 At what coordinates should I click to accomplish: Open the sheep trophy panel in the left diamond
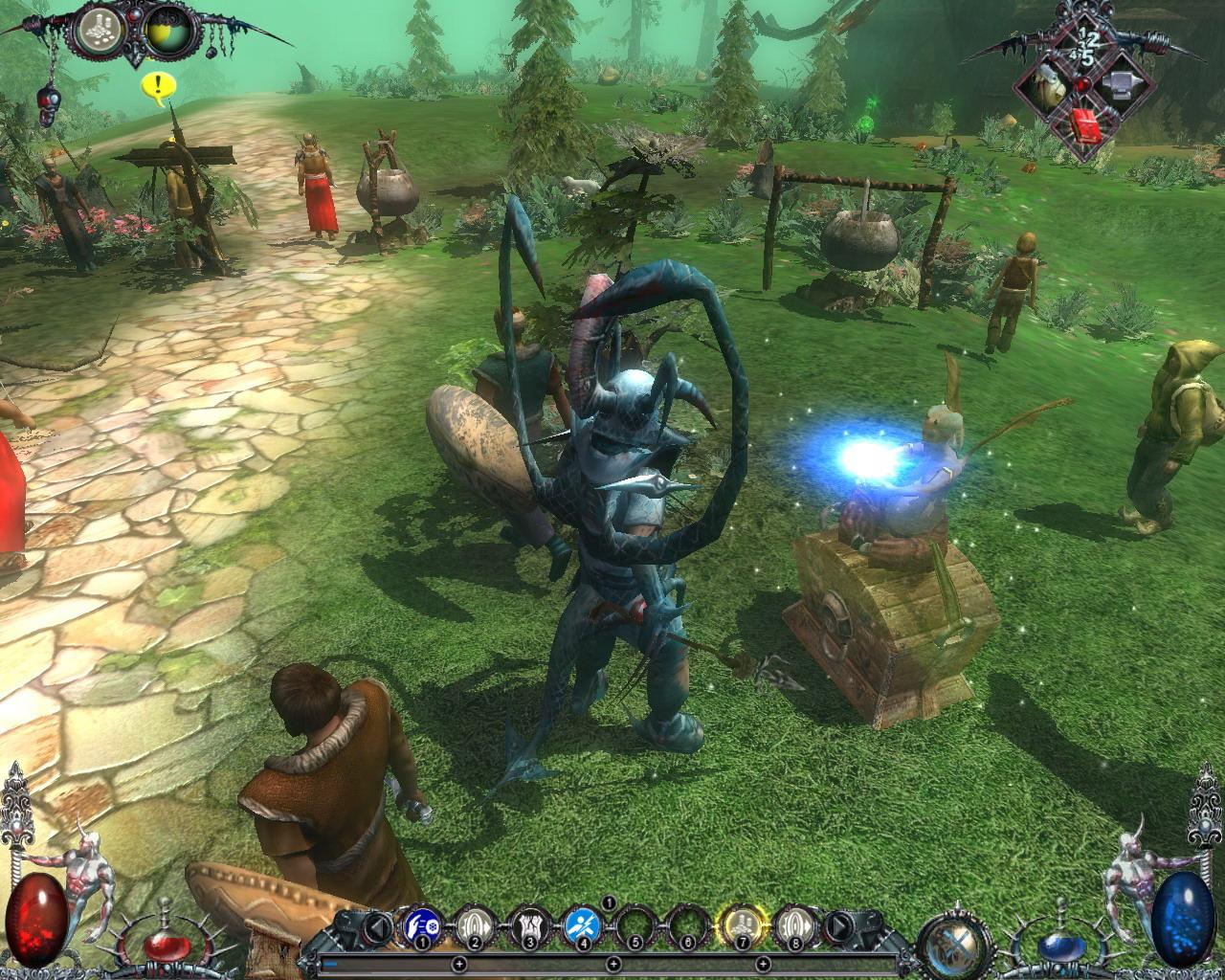(x=1048, y=86)
